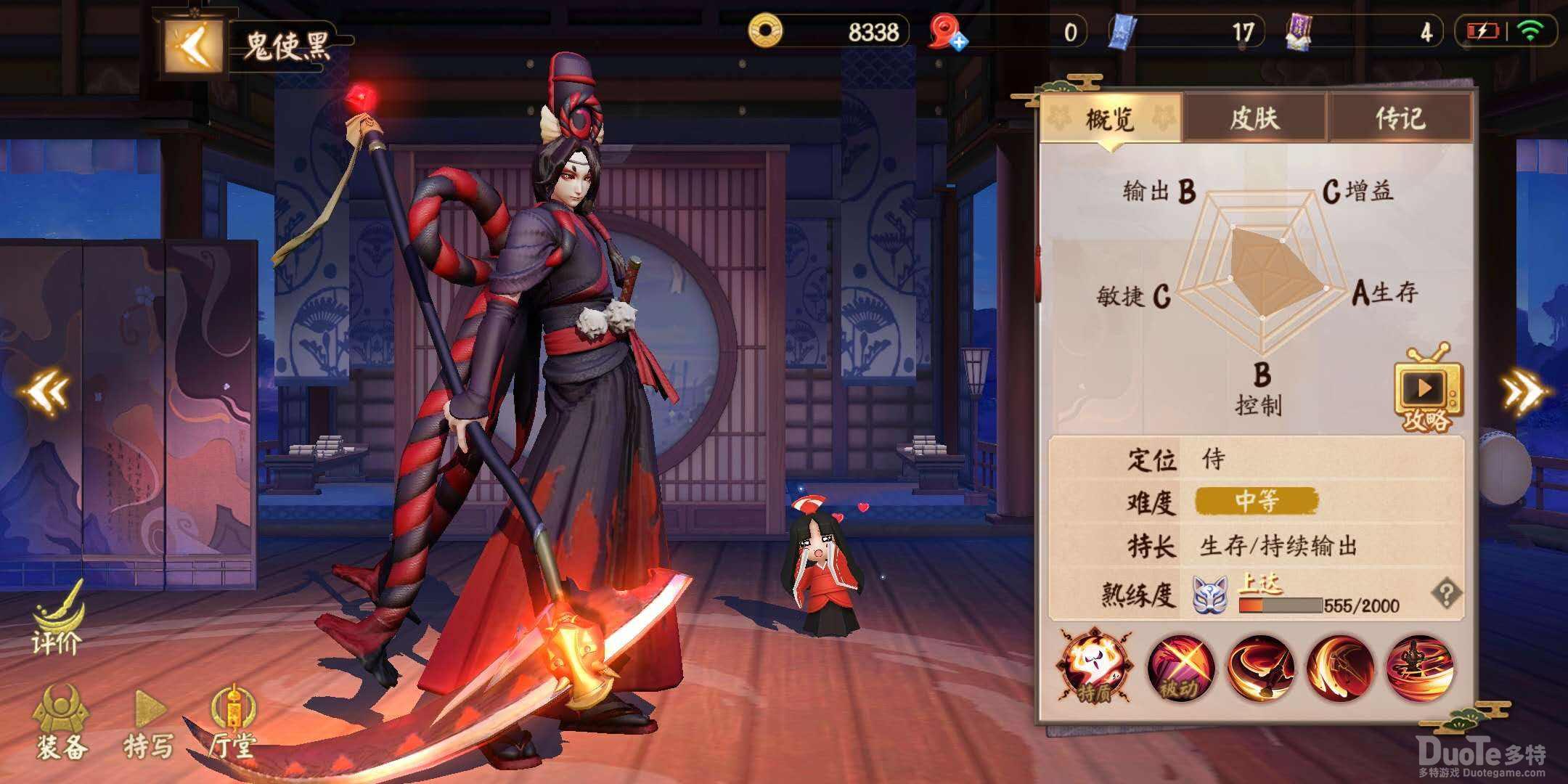The height and width of the screenshot is (784, 1568).
Task: Select the blue ticket currency icon
Action: [1122, 33]
